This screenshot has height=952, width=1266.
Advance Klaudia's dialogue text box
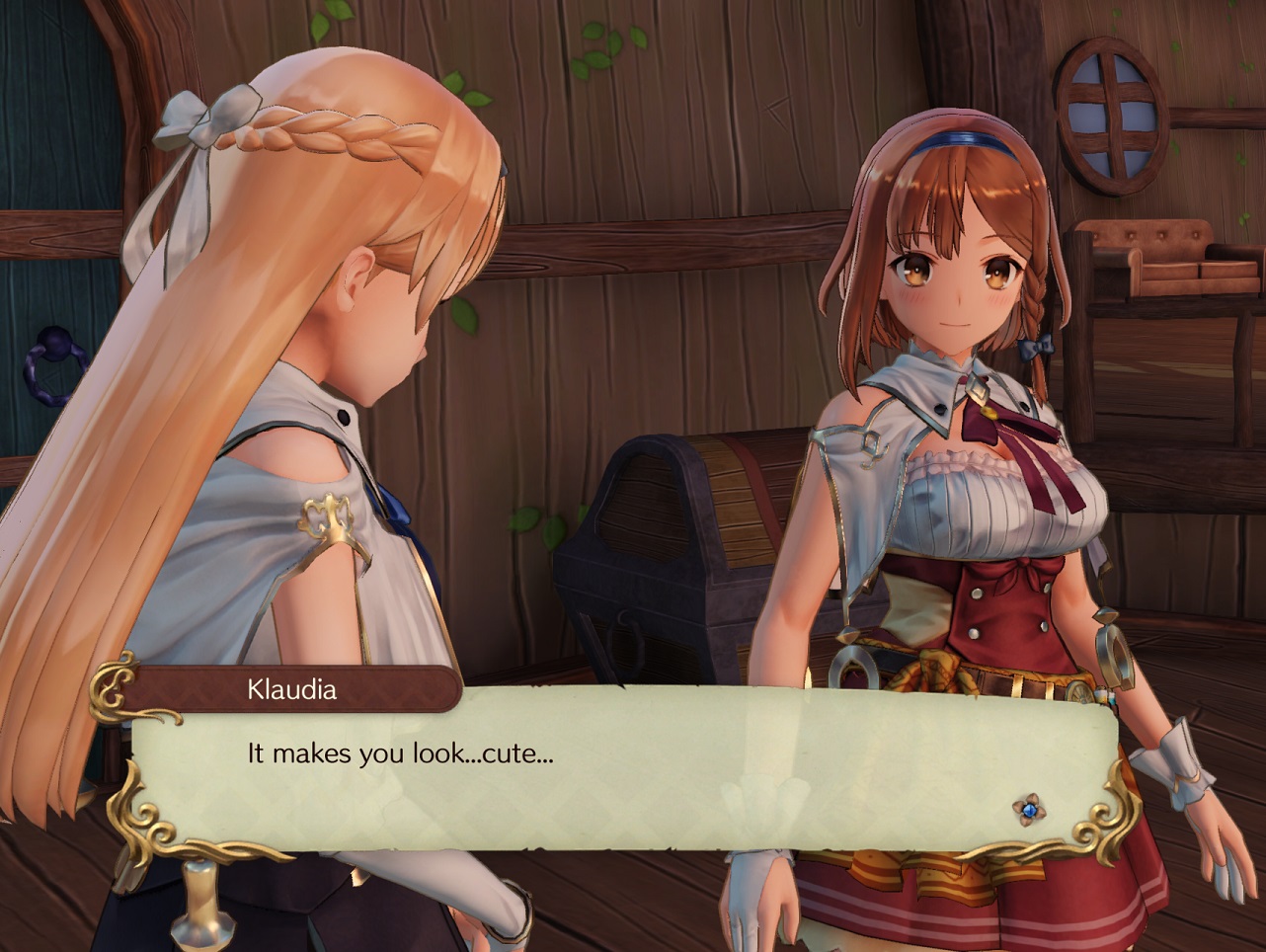(x=622, y=768)
